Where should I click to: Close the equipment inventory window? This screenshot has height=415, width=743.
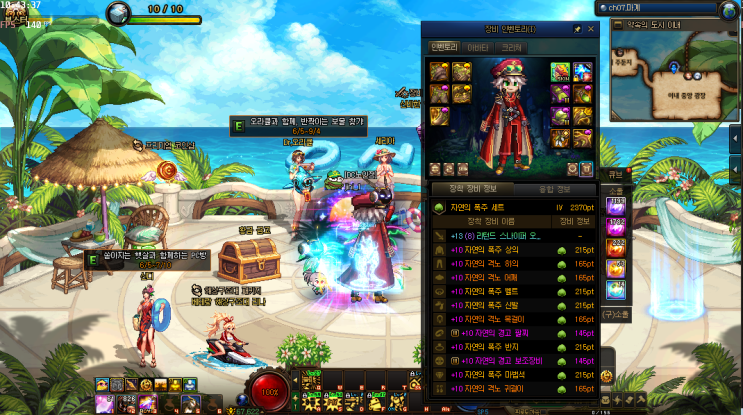pyautogui.click(x=591, y=30)
